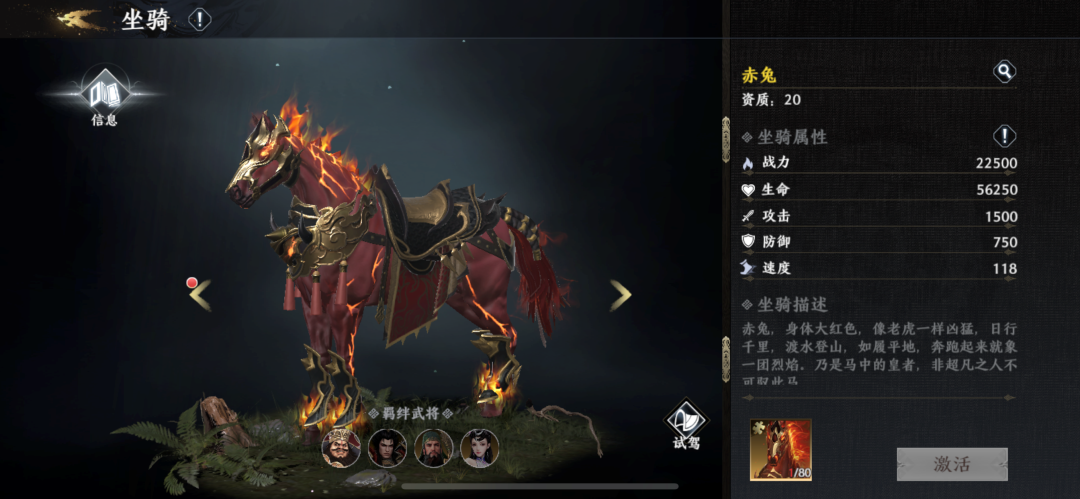The image size is (1080, 499).
Task: Try the 试驾 test ride button
Action: 686,424
